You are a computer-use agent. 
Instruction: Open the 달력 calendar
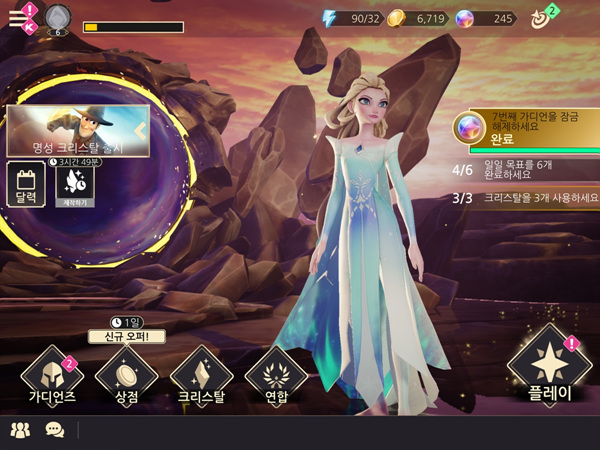[x=26, y=186]
